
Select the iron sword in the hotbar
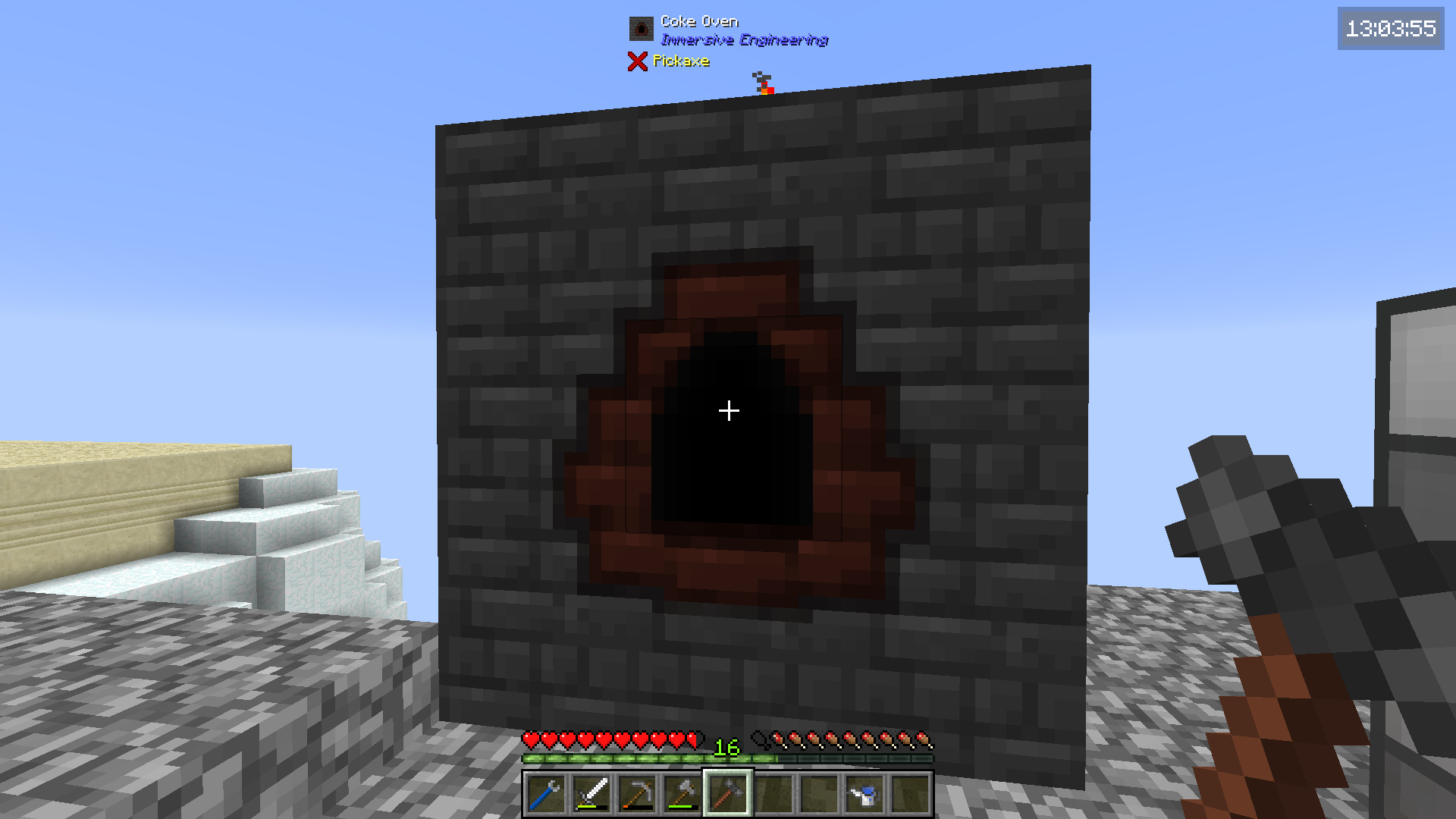point(591,795)
